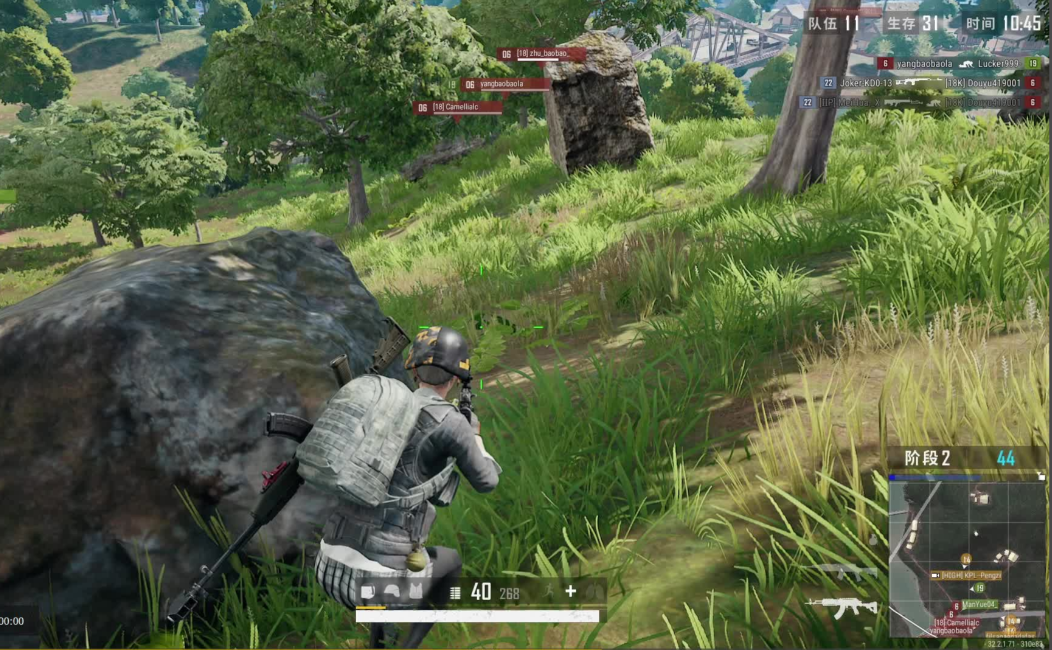Click the helmet equipment icon
Screen dimensions: 1052x650
click(x=390, y=592)
